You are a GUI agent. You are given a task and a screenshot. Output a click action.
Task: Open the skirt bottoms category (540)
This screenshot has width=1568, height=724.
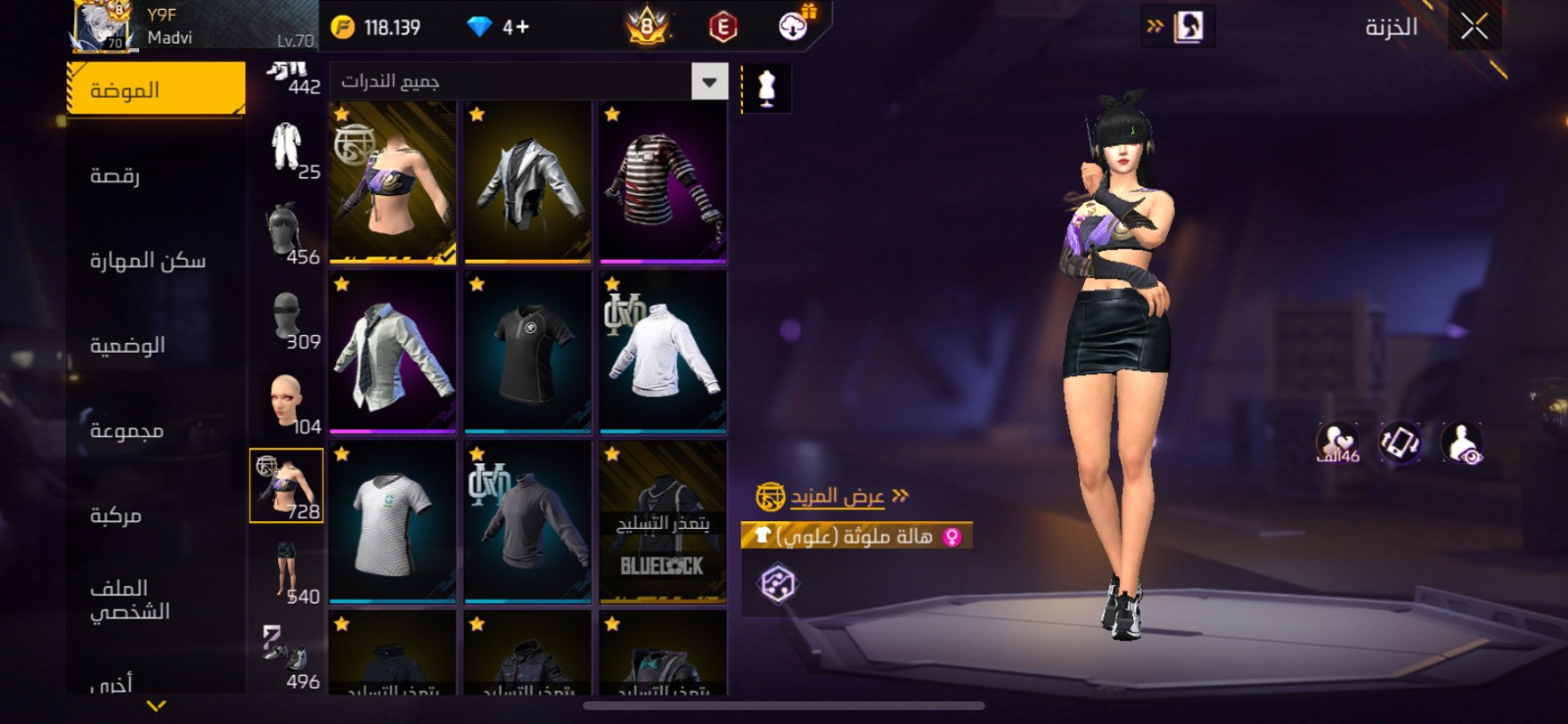coord(287,572)
